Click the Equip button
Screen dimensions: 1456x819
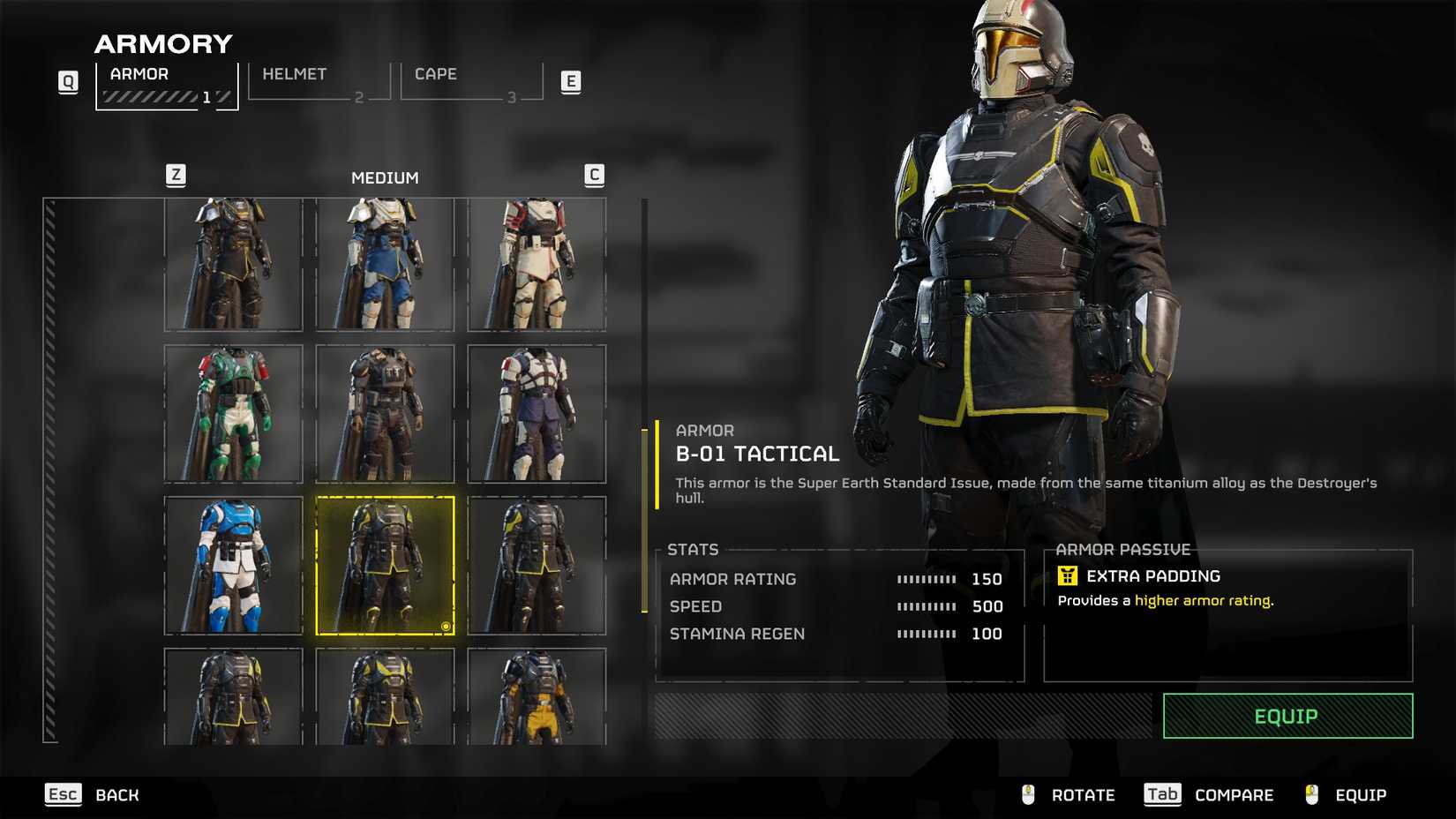point(1287,716)
